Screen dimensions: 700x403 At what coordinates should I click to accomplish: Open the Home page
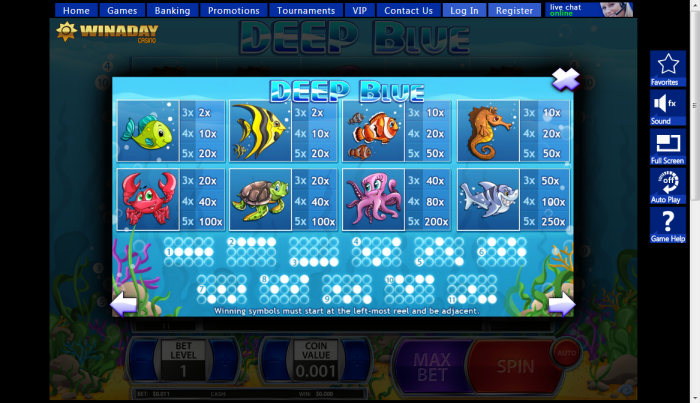tap(76, 11)
